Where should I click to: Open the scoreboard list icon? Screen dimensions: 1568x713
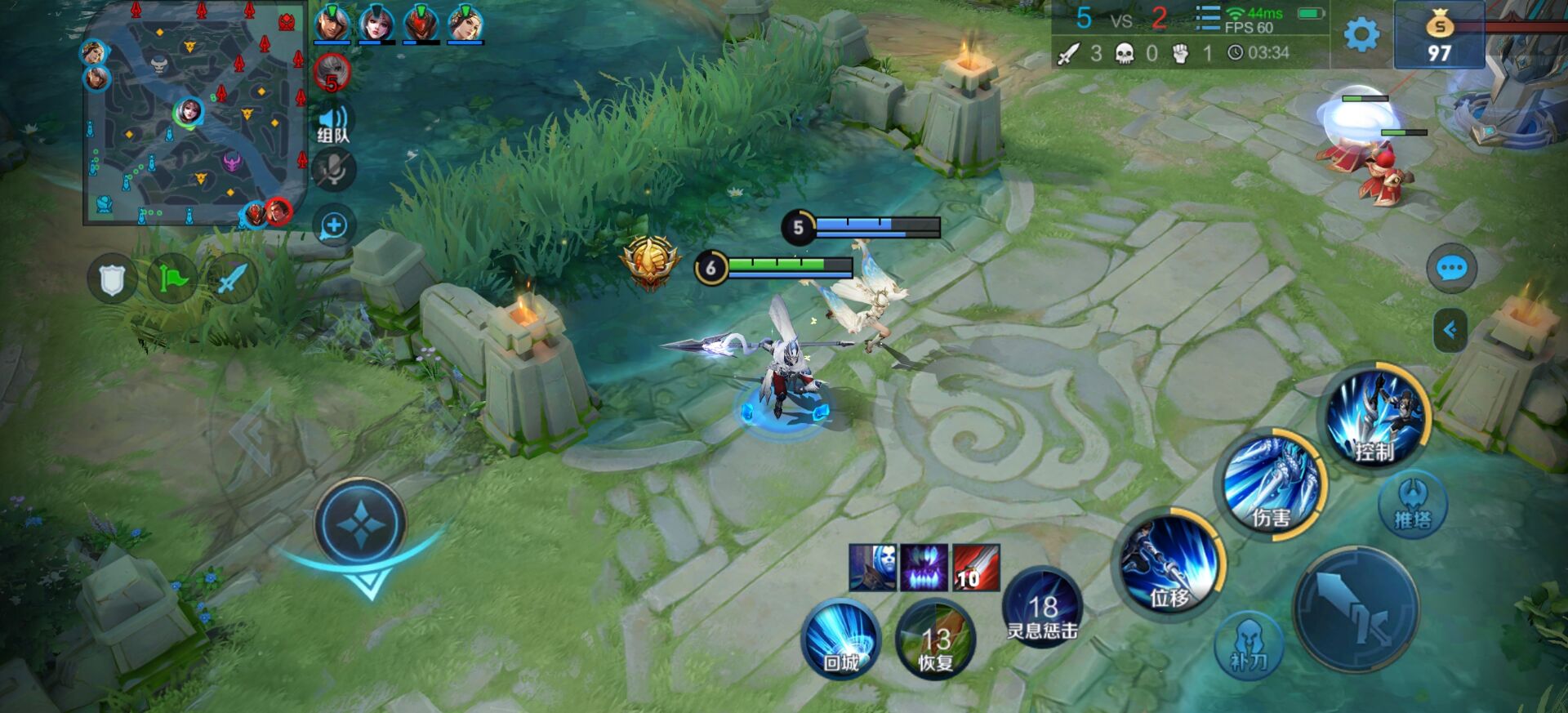[1207, 18]
